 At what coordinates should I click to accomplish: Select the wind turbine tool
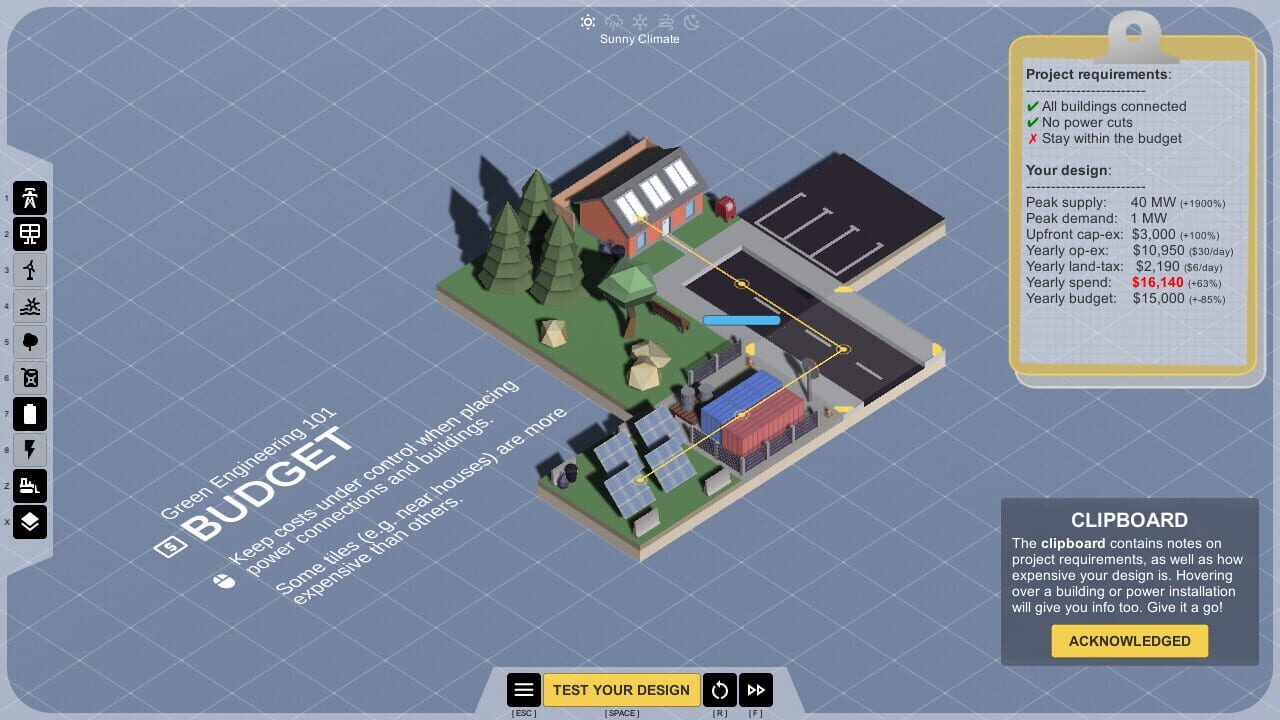click(30, 270)
